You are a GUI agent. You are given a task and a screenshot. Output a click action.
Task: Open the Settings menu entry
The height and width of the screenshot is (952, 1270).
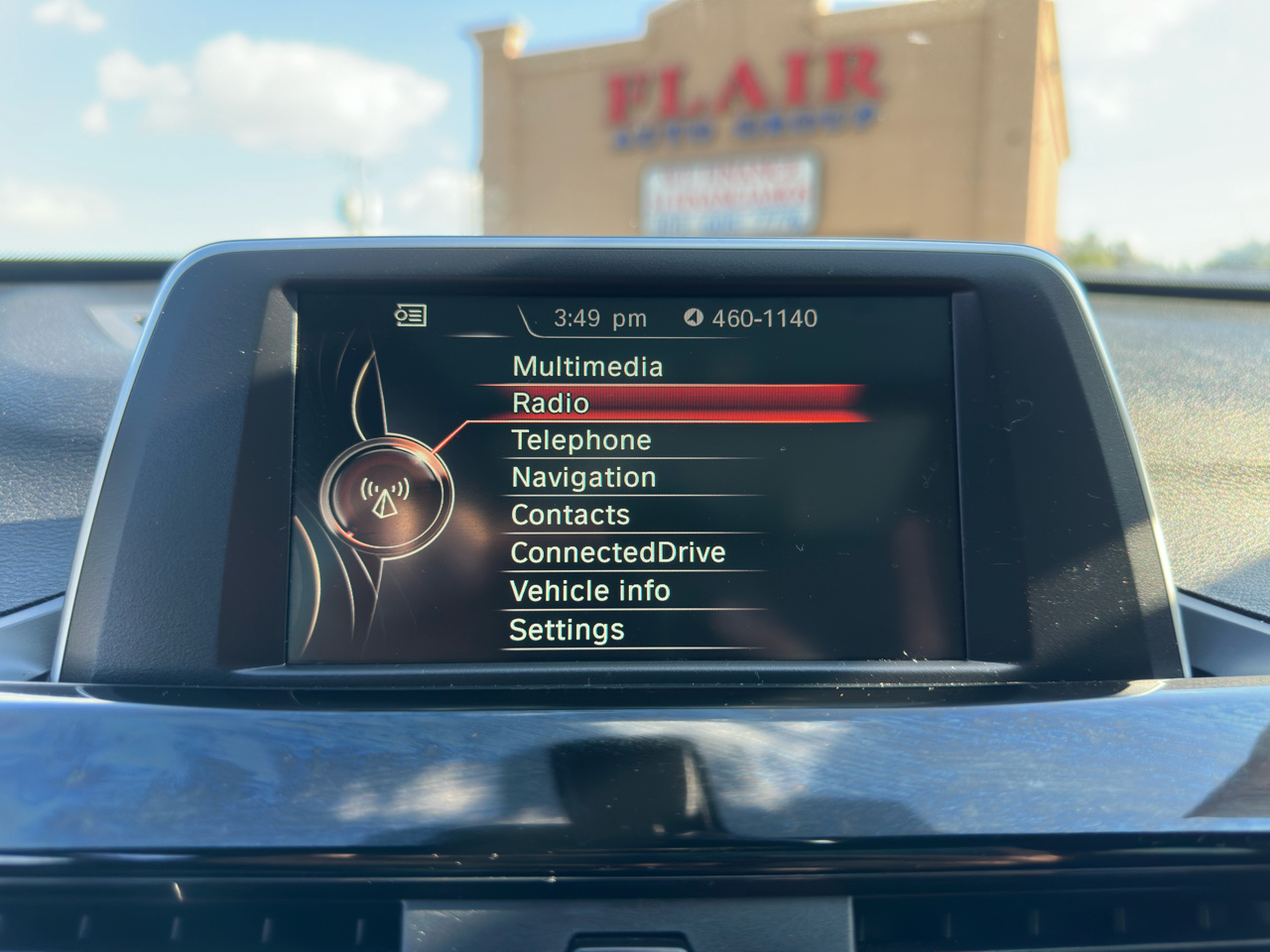[x=567, y=630]
